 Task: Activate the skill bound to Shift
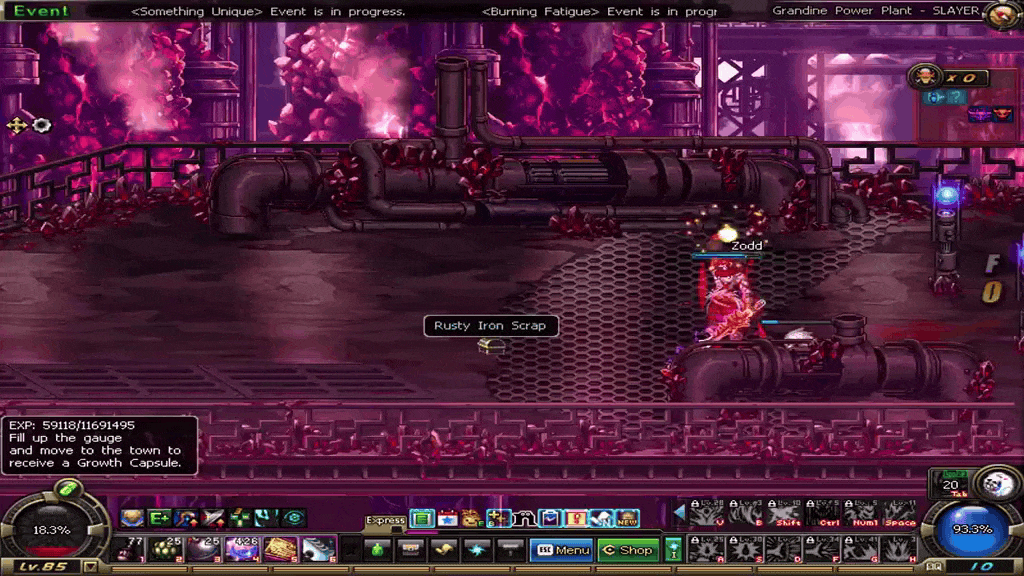point(783,513)
